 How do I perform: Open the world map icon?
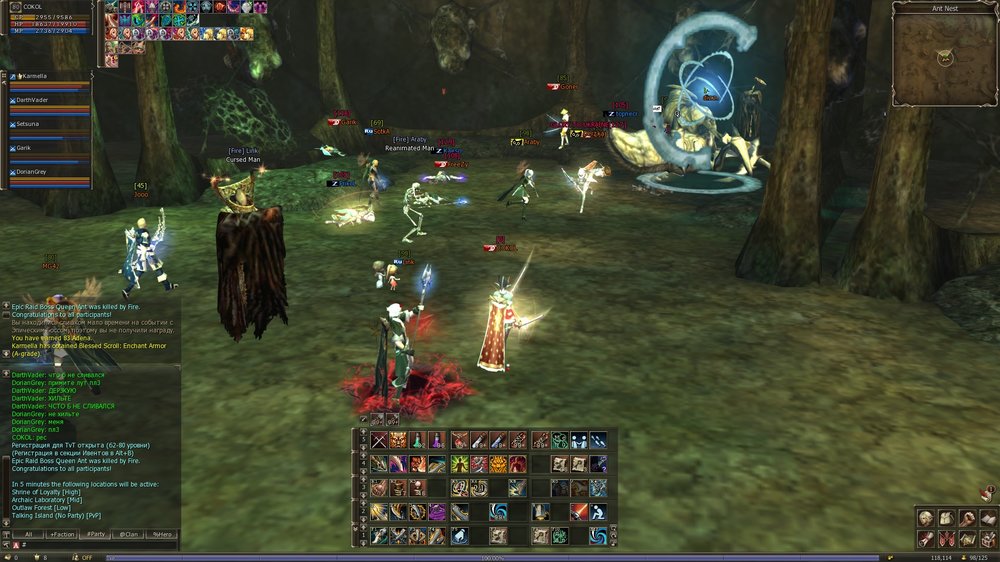coord(967,539)
